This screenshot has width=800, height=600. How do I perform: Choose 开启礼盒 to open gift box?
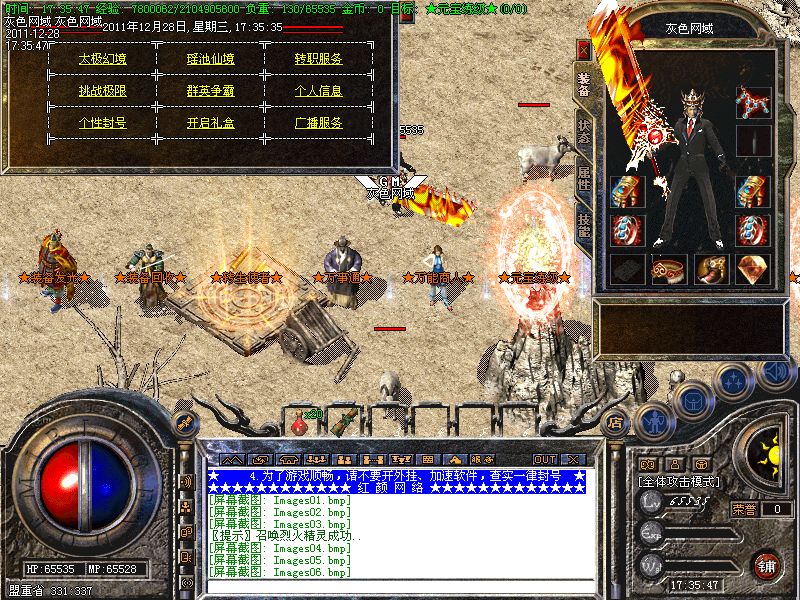pos(211,123)
